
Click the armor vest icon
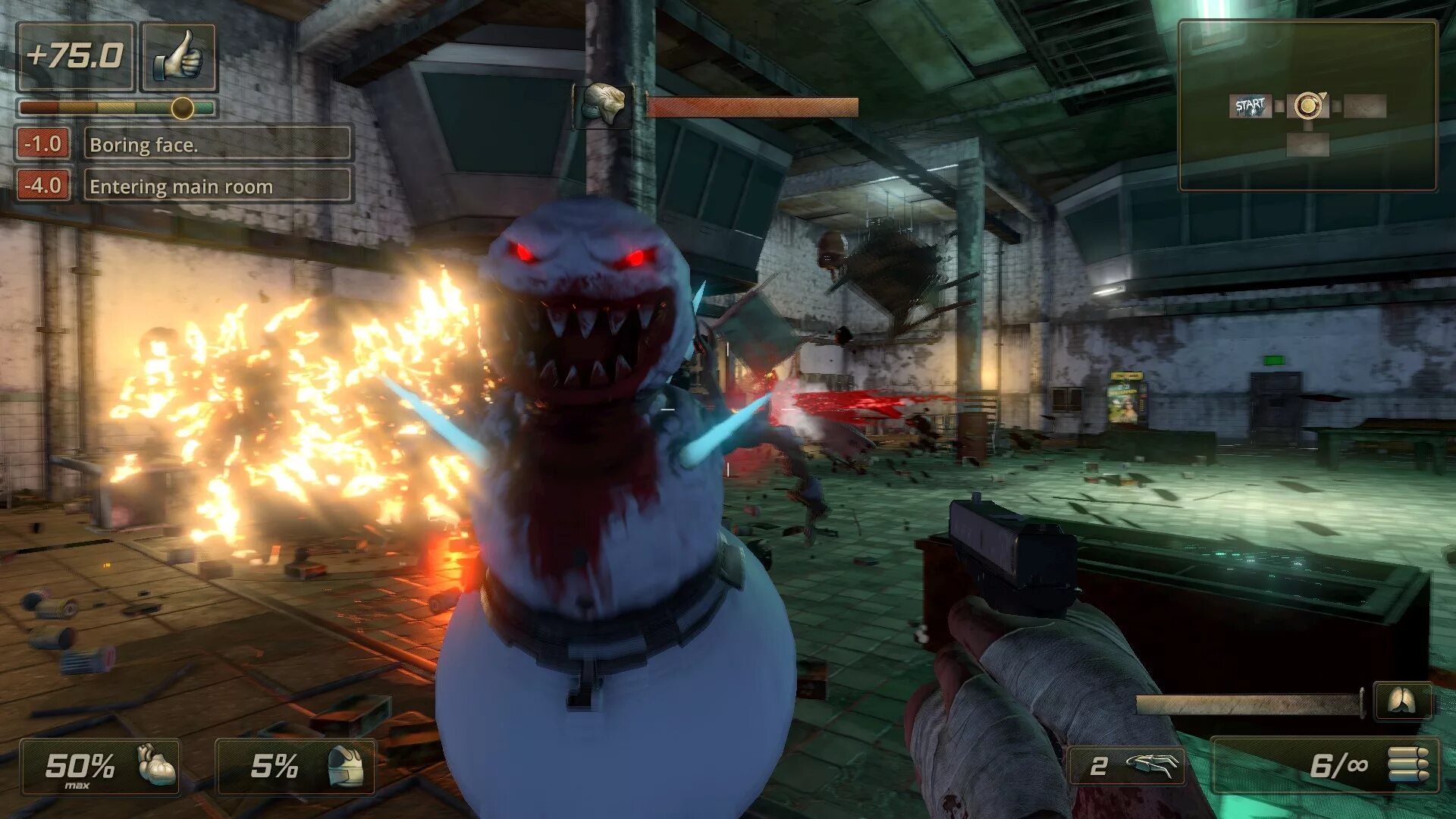click(347, 766)
